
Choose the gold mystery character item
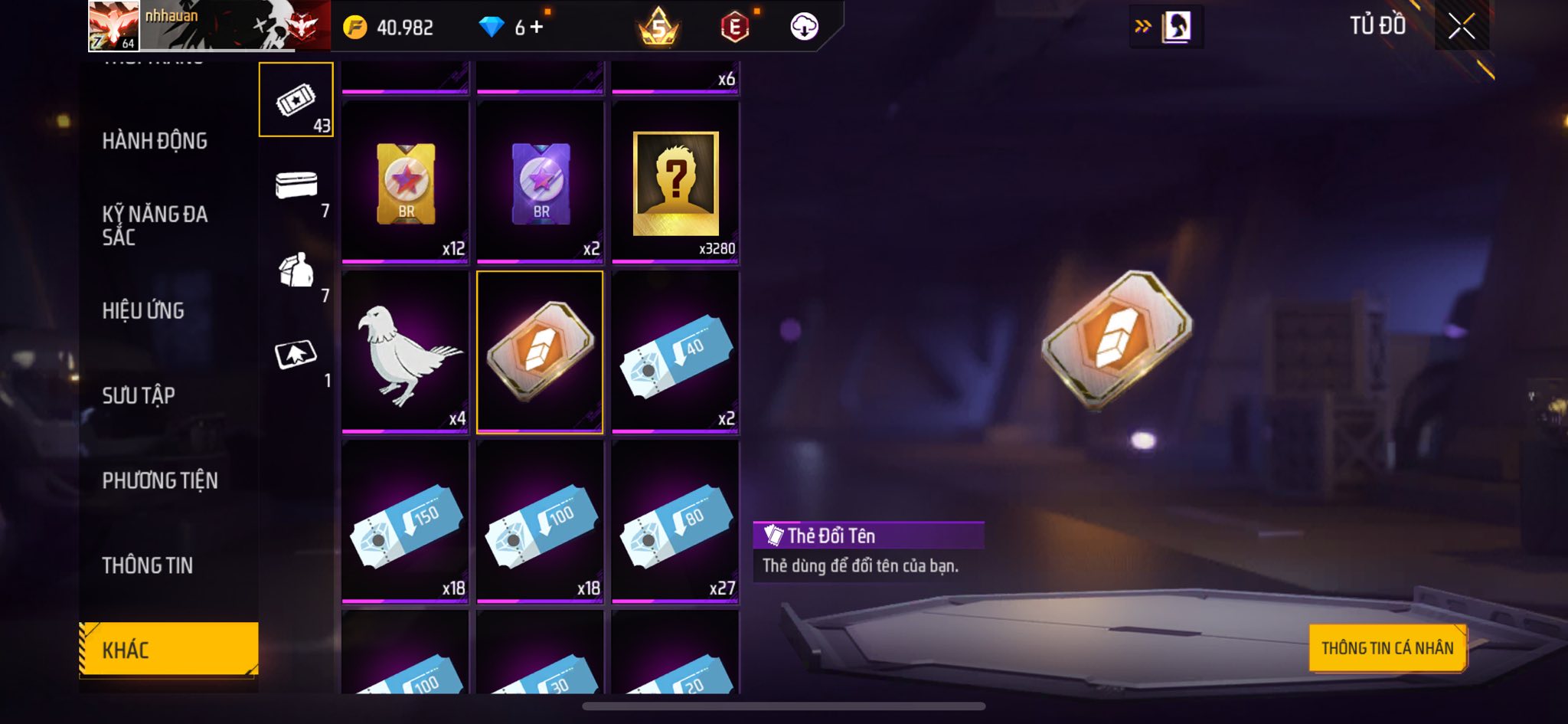[x=675, y=184]
